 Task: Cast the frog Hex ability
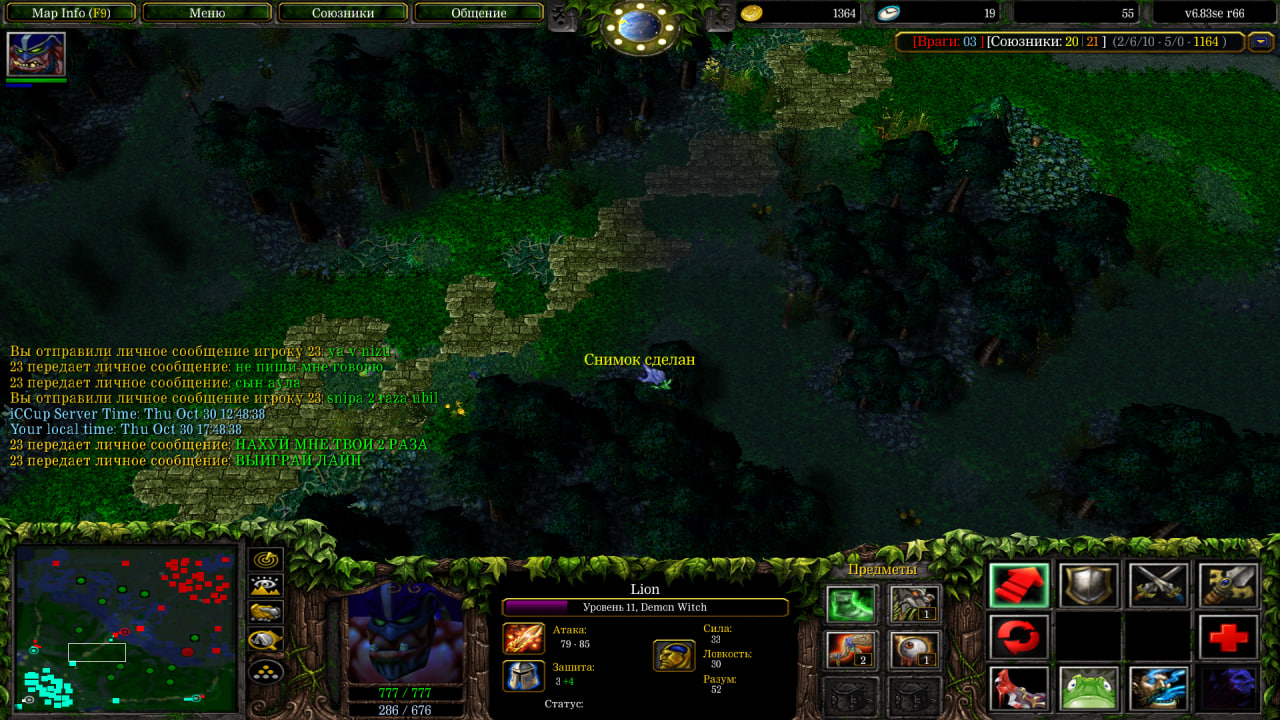click(1089, 688)
